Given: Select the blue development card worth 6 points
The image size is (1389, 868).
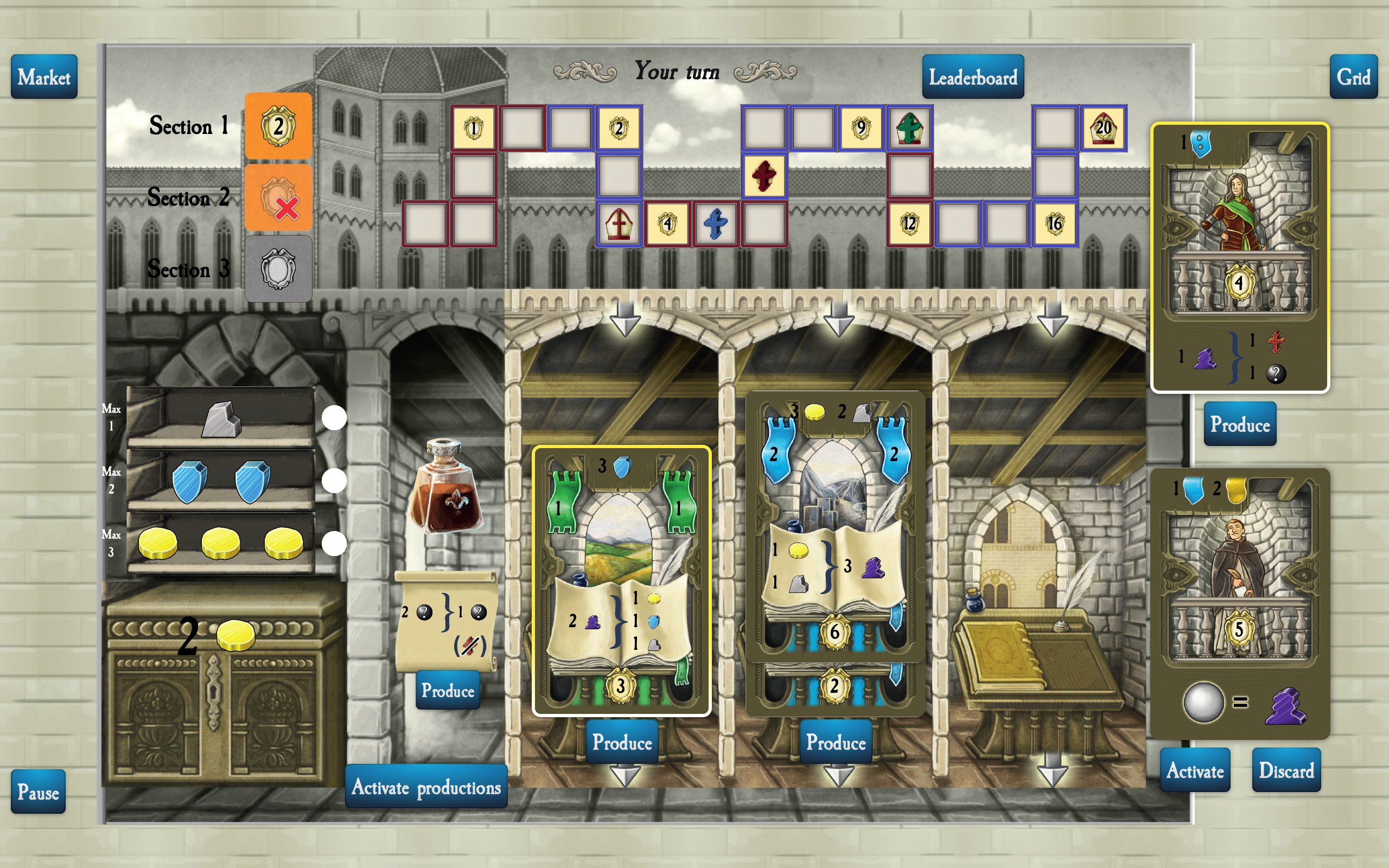Looking at the screenshot, I should (834, 522).
